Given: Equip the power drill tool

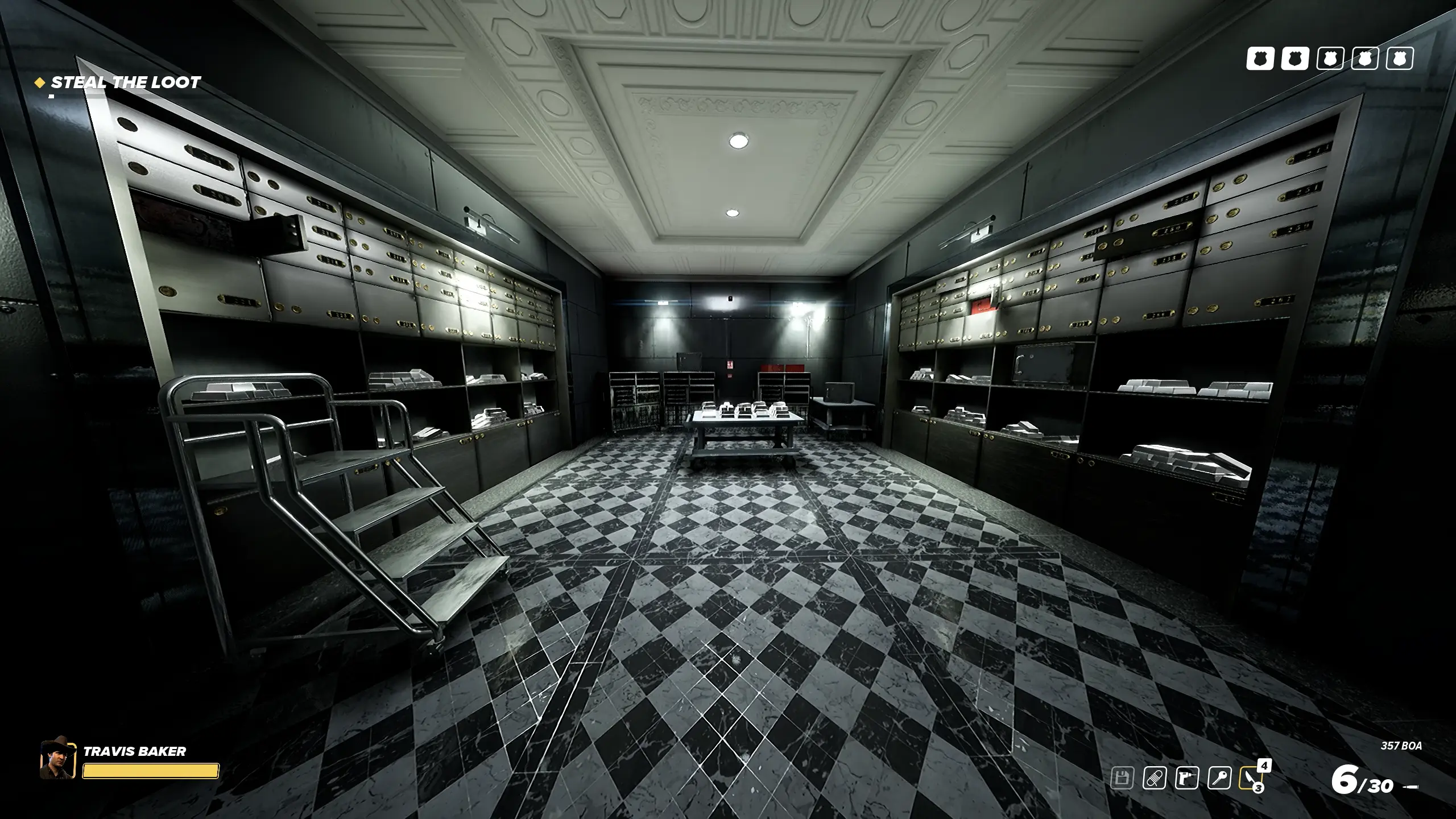Looking at the screenshot, I should pos(1187,777).
